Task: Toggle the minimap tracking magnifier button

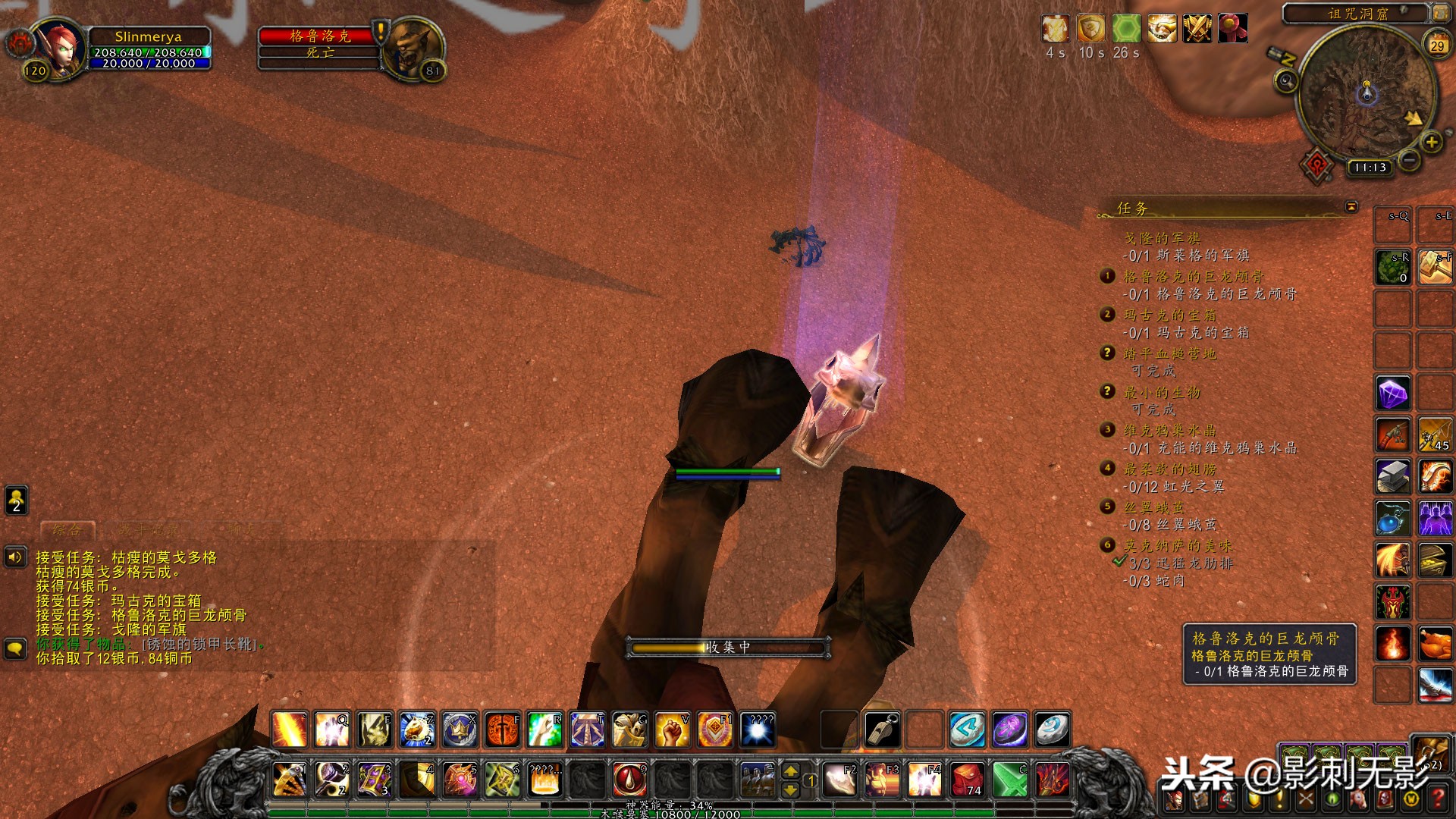Action: 1285,80
